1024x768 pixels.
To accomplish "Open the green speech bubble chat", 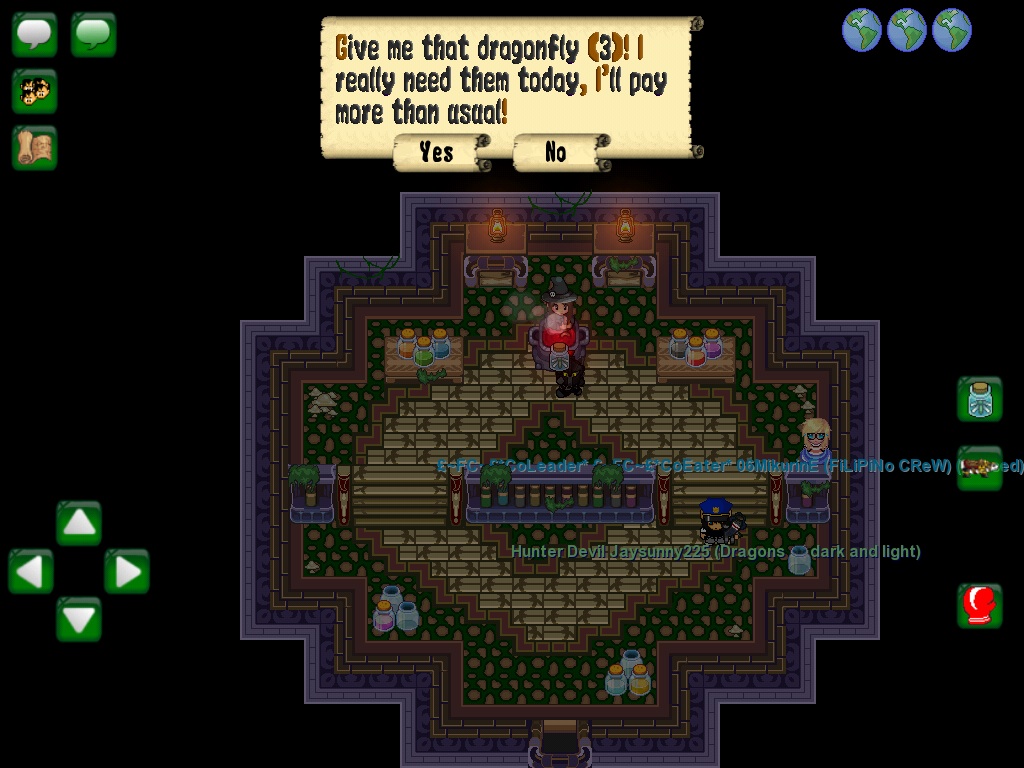I will click(x=94, y=34).
